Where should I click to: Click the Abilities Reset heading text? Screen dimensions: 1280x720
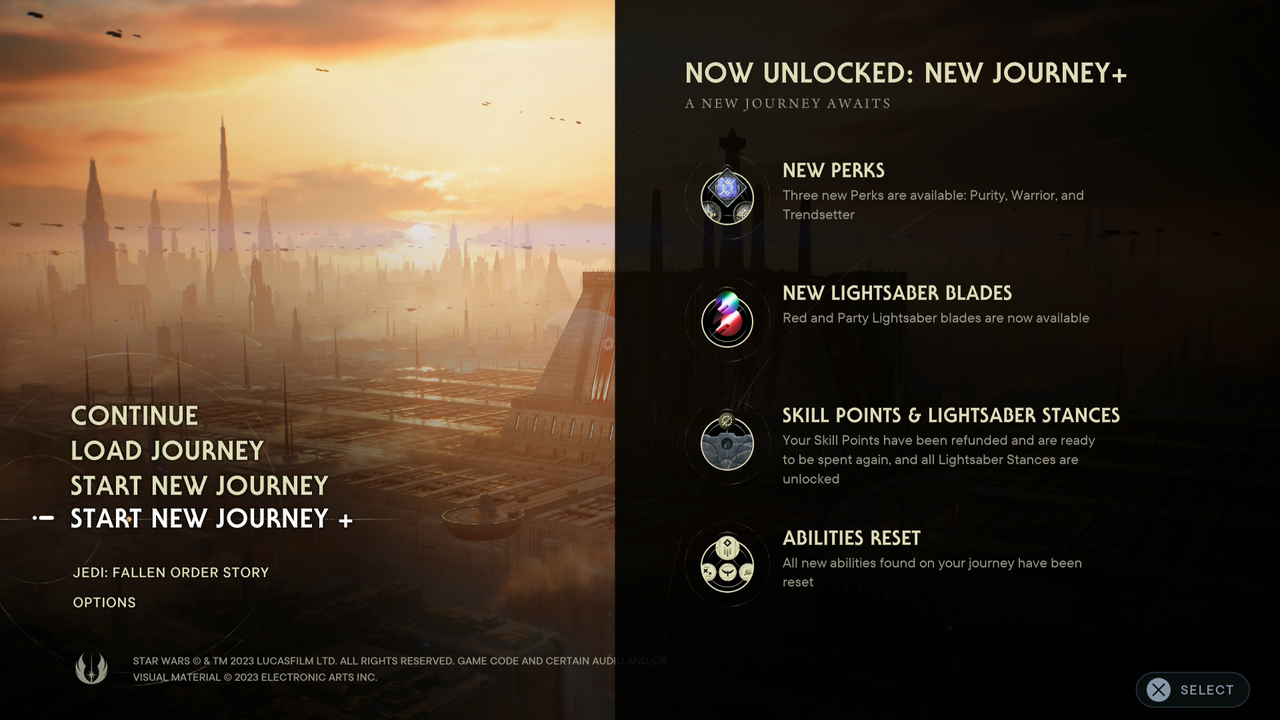[x=851, y=537]
